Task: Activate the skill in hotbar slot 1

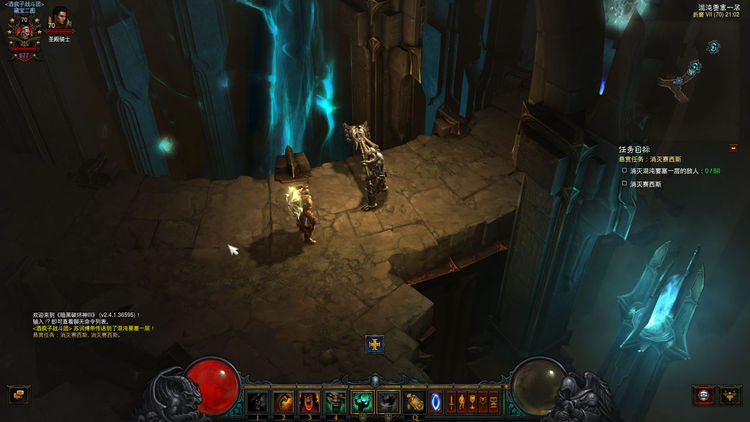Action: click(257, 402)
